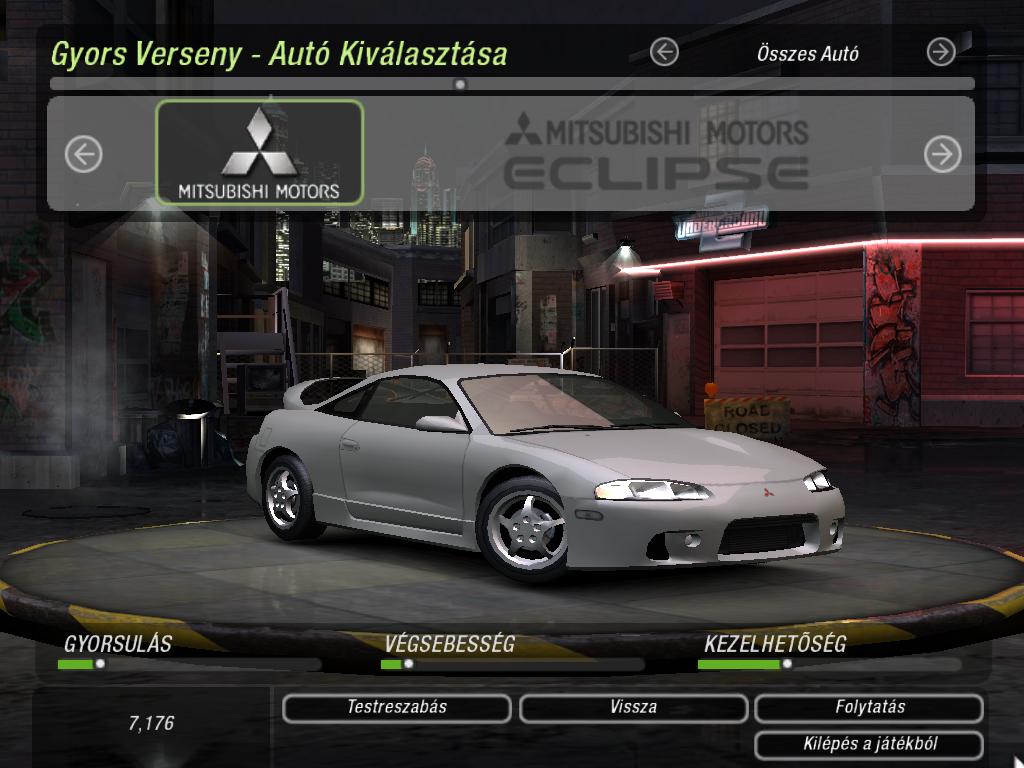Click the Testreszabás button
Image resolution: width=1024 pixels, height=768 pixels.
tap(397, 708)
